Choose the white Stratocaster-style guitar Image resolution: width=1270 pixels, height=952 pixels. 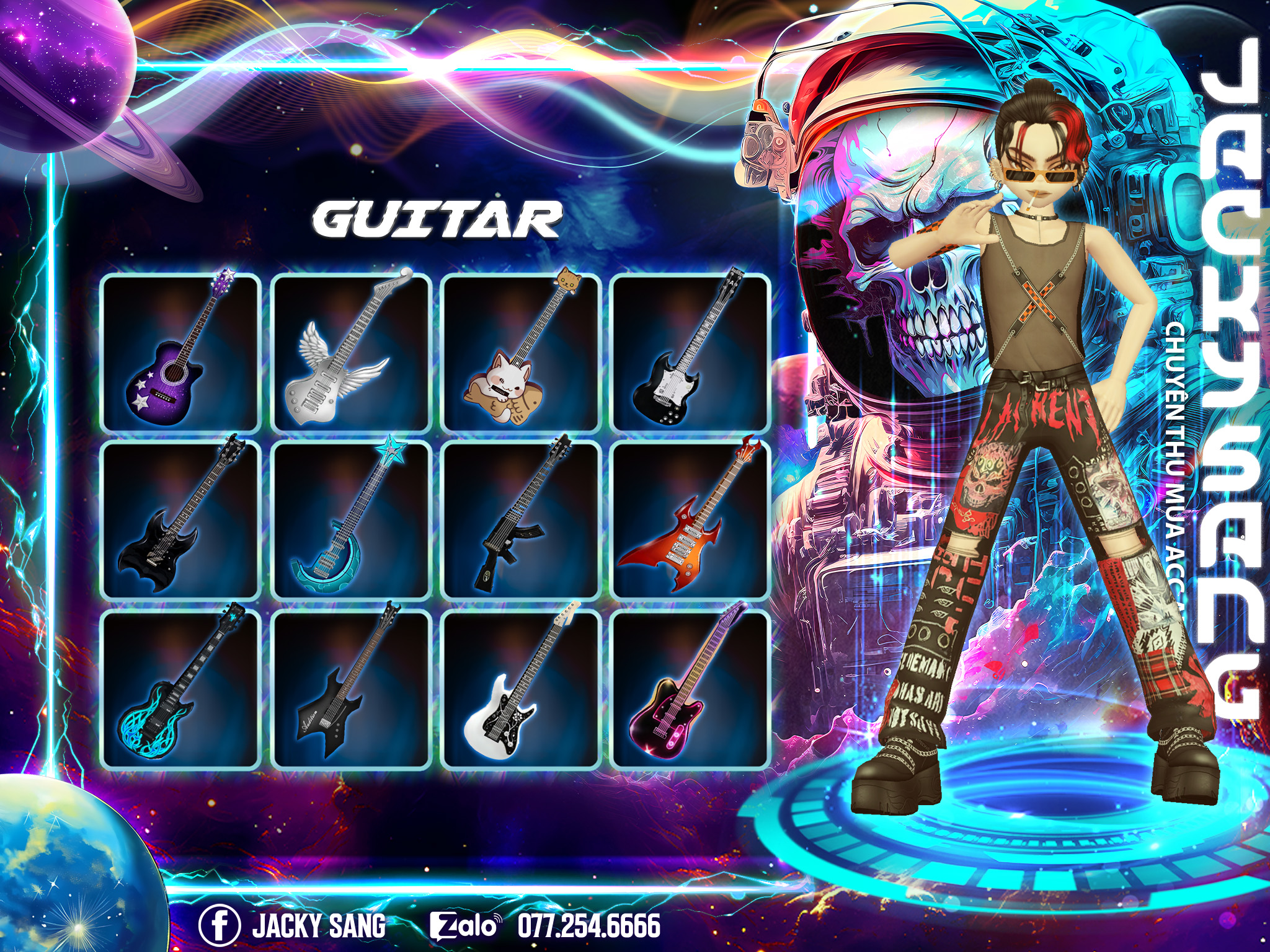point(521,689)
